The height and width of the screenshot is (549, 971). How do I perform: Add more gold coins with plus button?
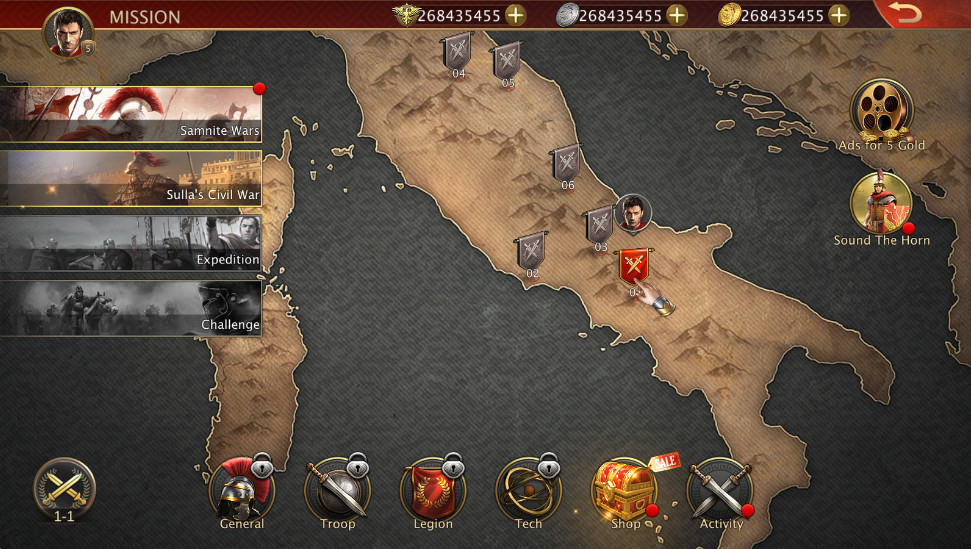[x=838, y=15]
